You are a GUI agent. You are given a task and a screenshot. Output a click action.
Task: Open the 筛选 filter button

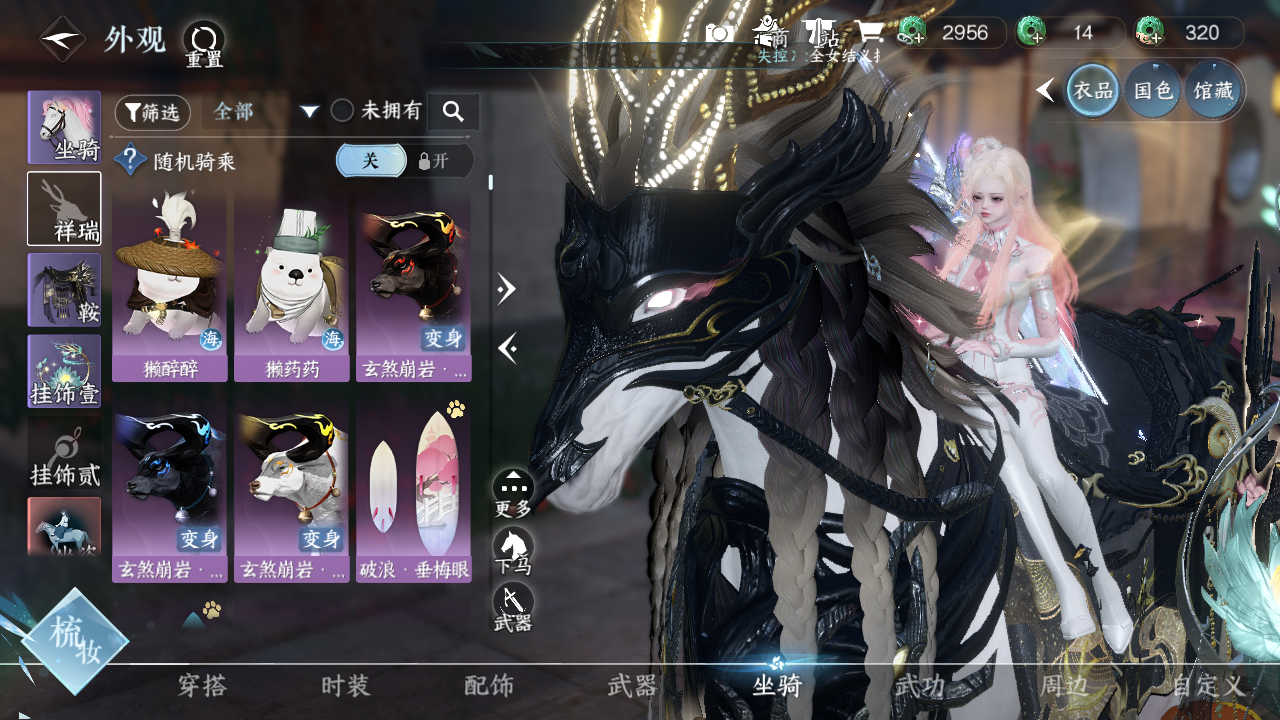pos(153,112)
